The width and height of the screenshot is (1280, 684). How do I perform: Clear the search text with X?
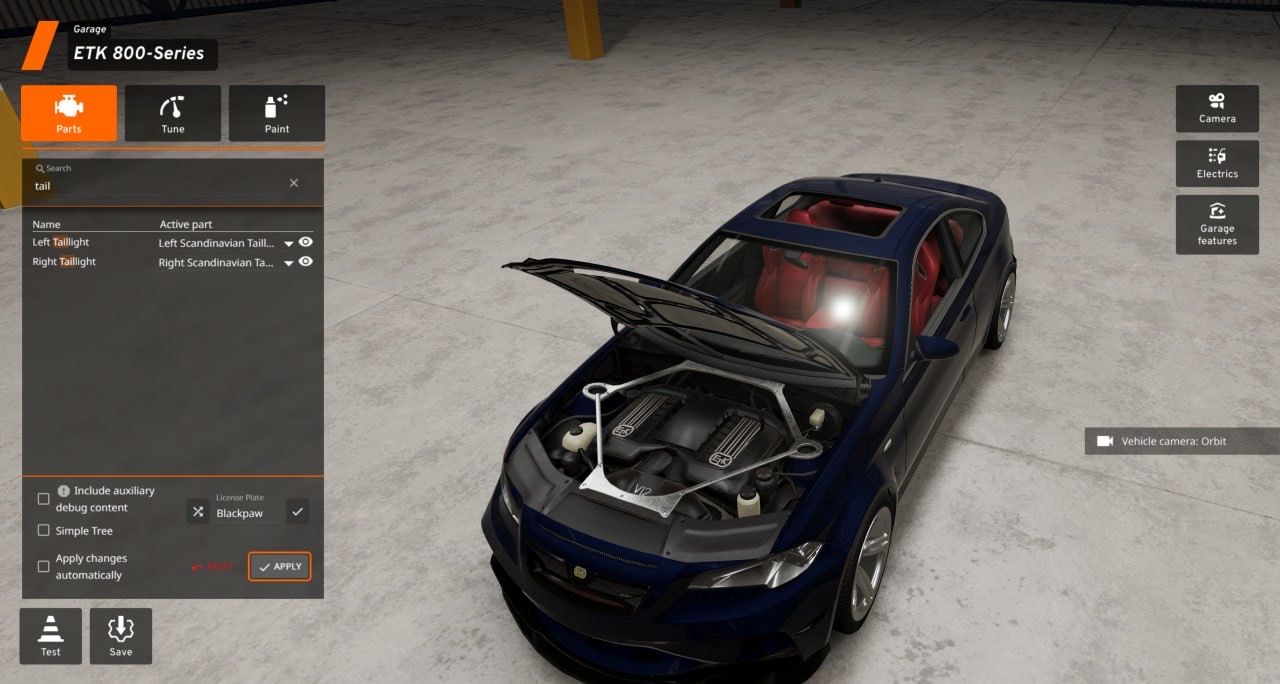[294, 183]
